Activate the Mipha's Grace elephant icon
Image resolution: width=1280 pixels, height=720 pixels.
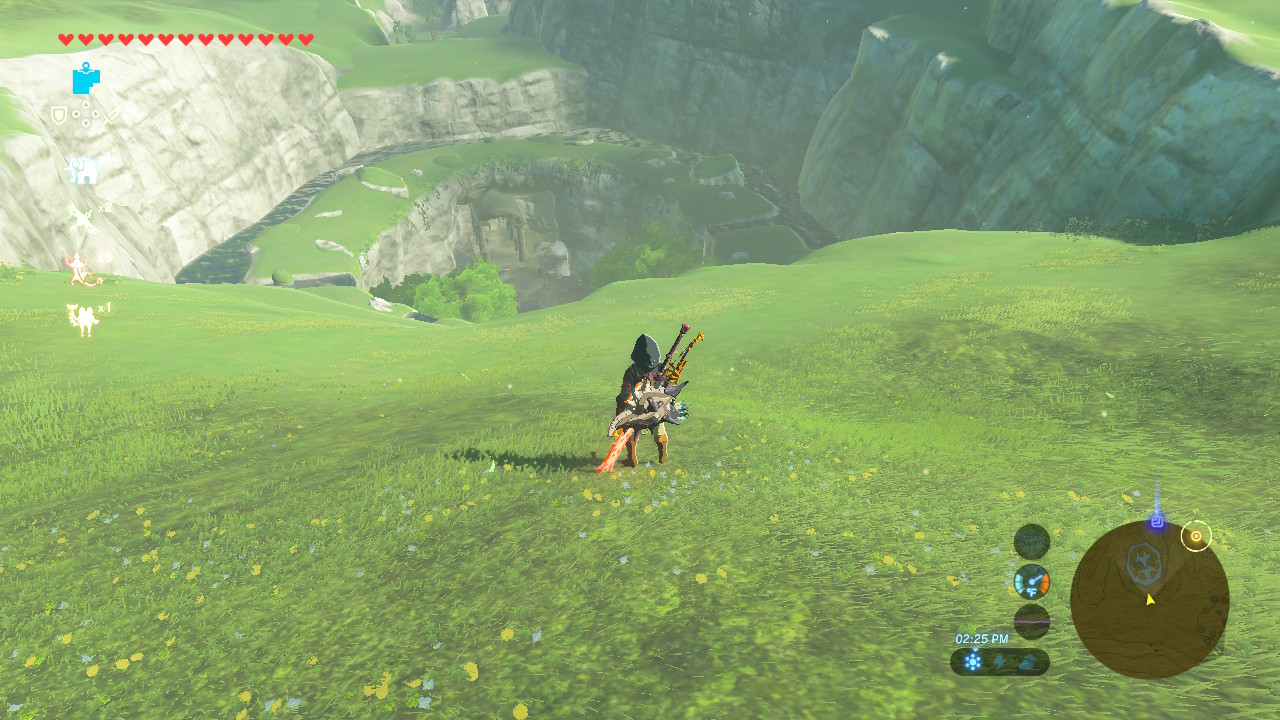82,170
